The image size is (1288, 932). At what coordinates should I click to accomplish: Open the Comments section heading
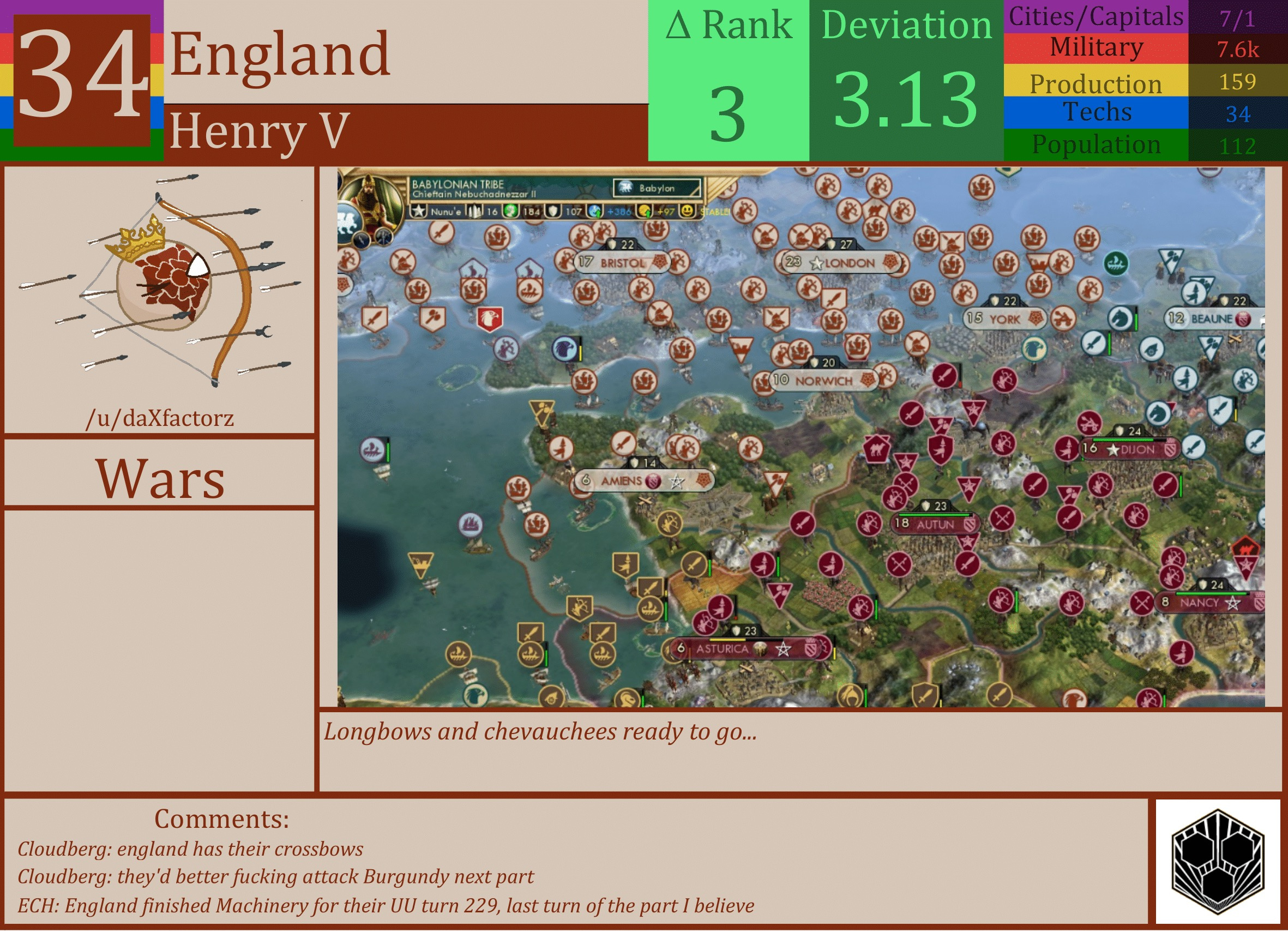coord(221,819)
